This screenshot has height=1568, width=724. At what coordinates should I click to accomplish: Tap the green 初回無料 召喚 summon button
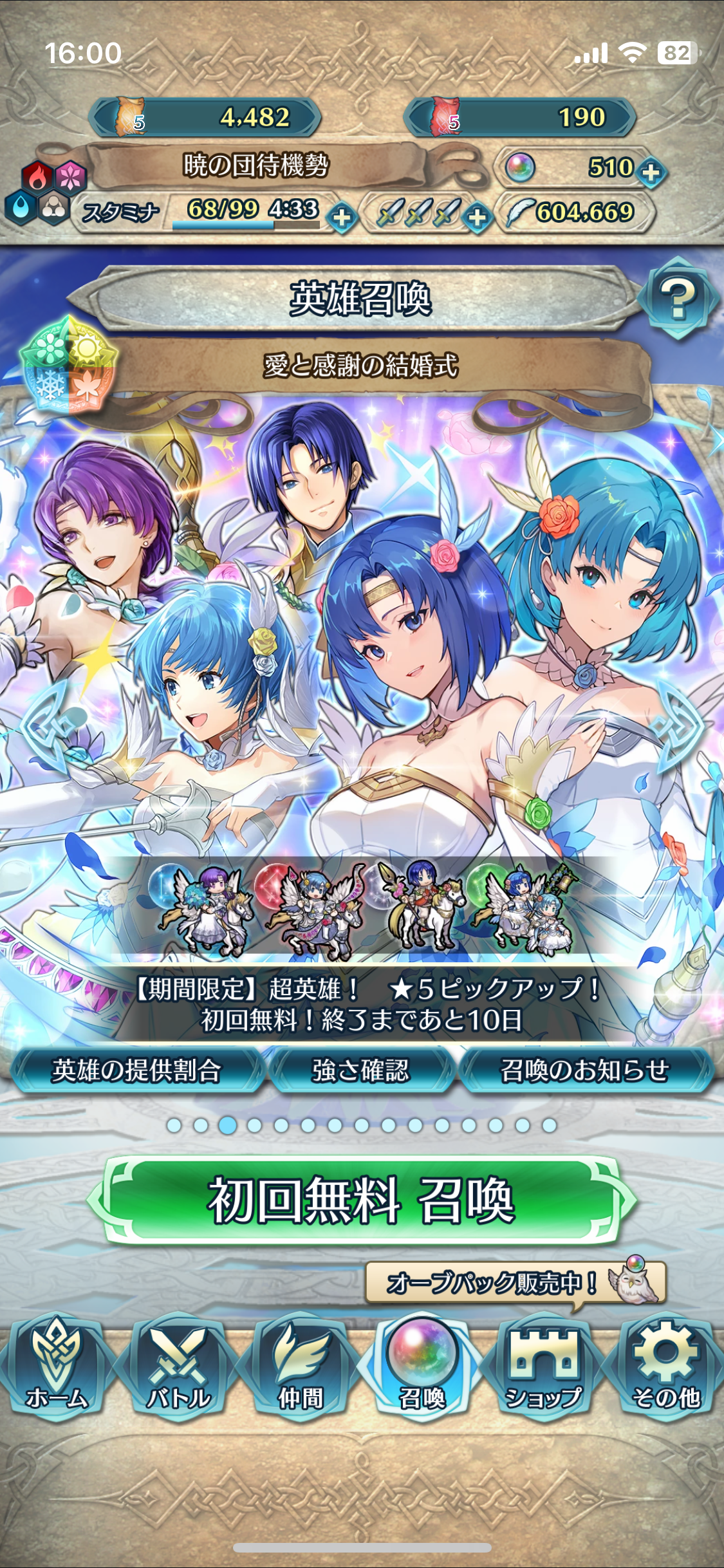coord(362,1200)
